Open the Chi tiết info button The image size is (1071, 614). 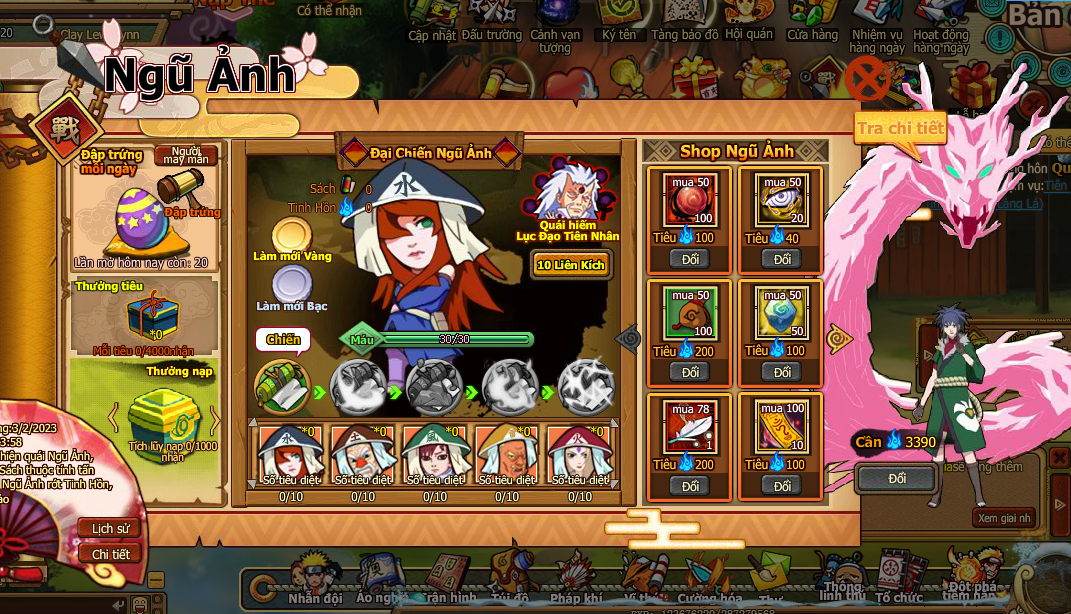tap(110, 553)
